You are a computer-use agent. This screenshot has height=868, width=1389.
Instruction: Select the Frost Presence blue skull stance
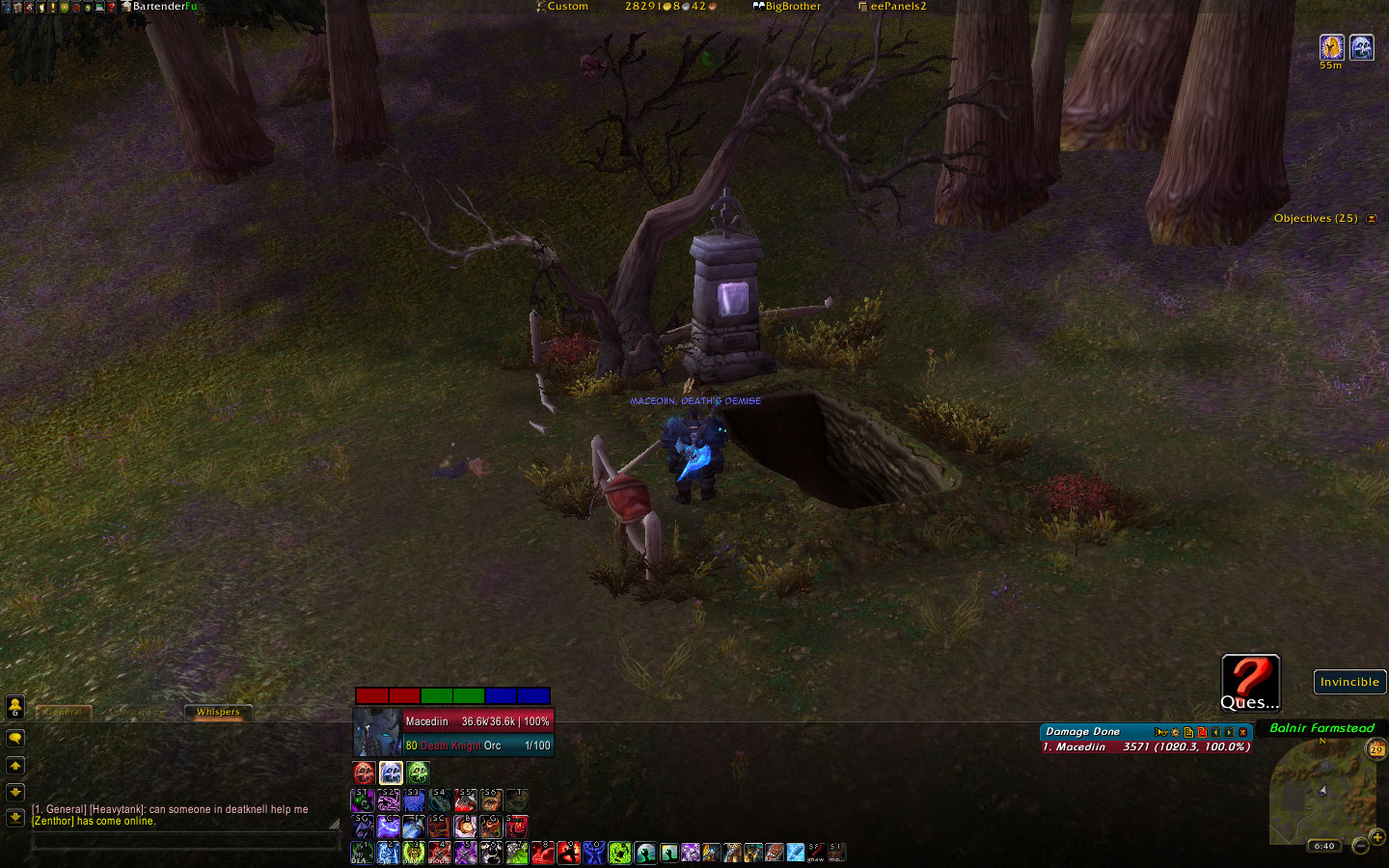point(391,773)
